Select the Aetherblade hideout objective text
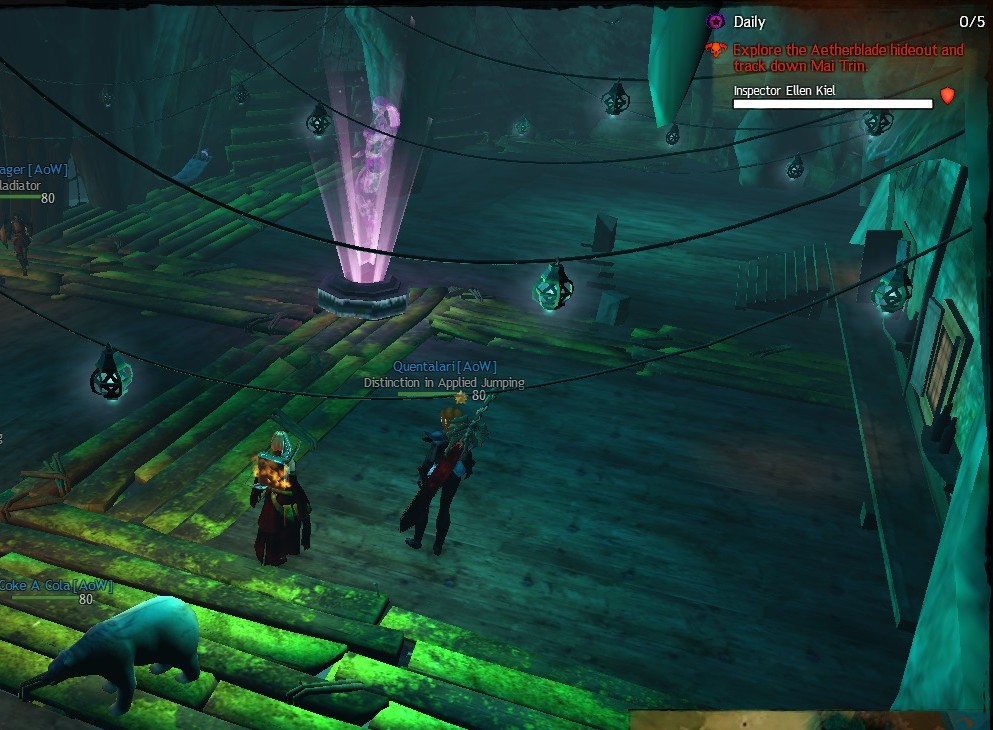Screen dimensions: 993x730 click(x=848, y=58)
